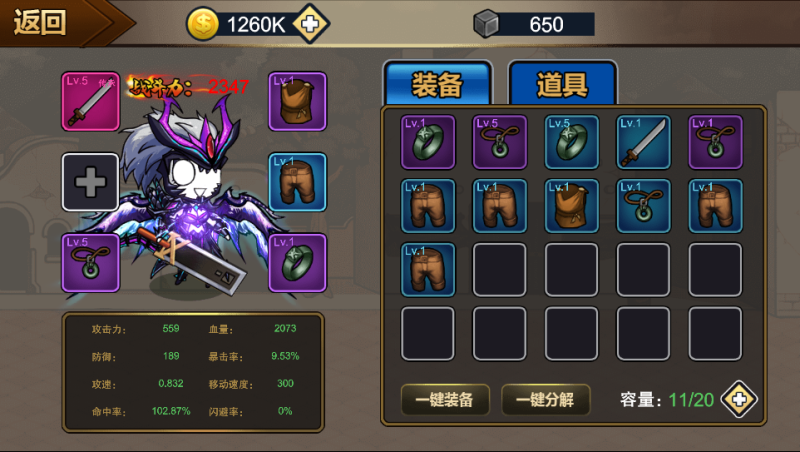The height and width of the screenshot is (452, 800).
Task: Select the equipped Lv.5 sword slot
Action: 90,100
